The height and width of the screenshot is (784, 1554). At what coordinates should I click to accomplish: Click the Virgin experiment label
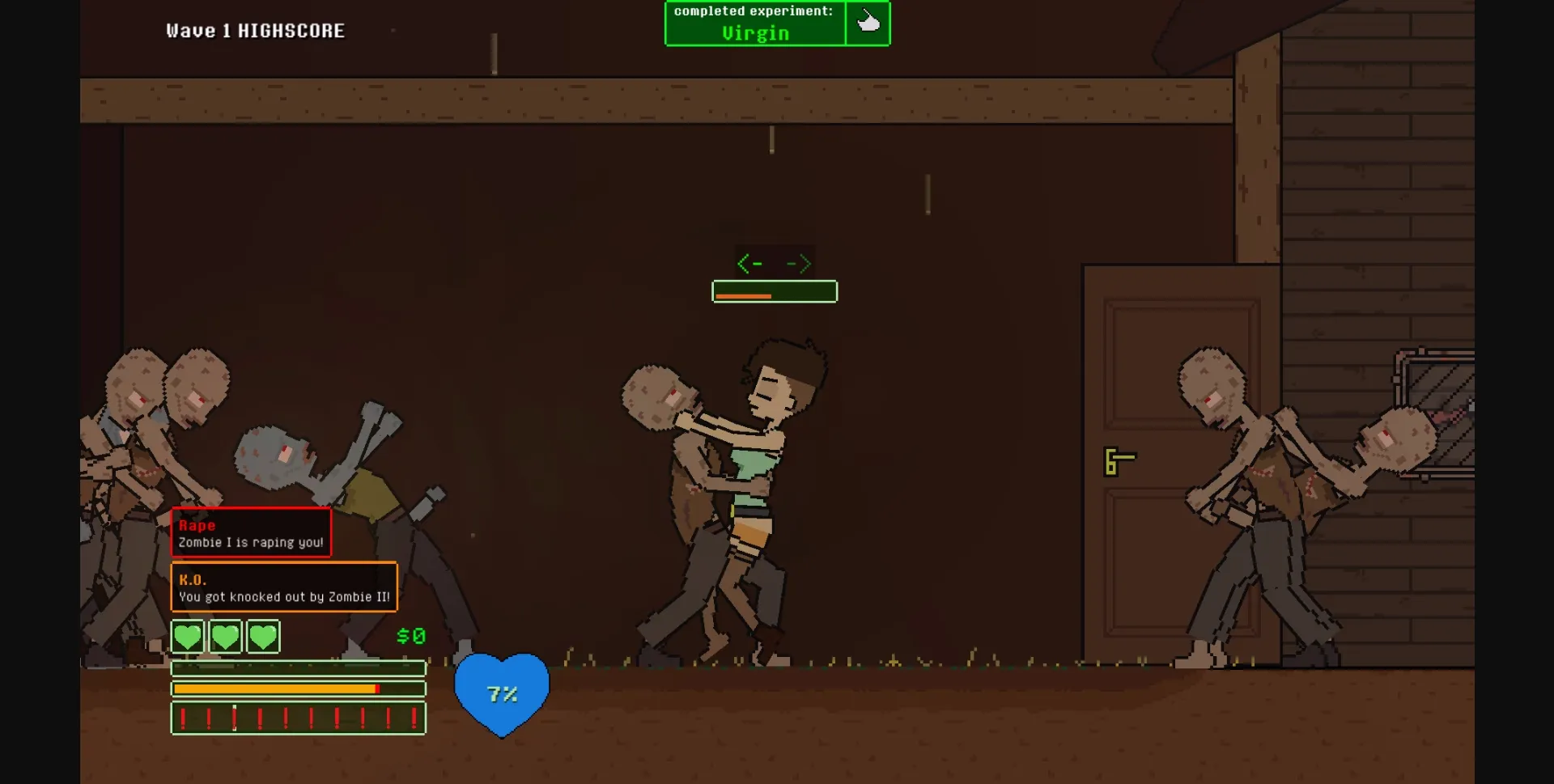click(755, 33)
